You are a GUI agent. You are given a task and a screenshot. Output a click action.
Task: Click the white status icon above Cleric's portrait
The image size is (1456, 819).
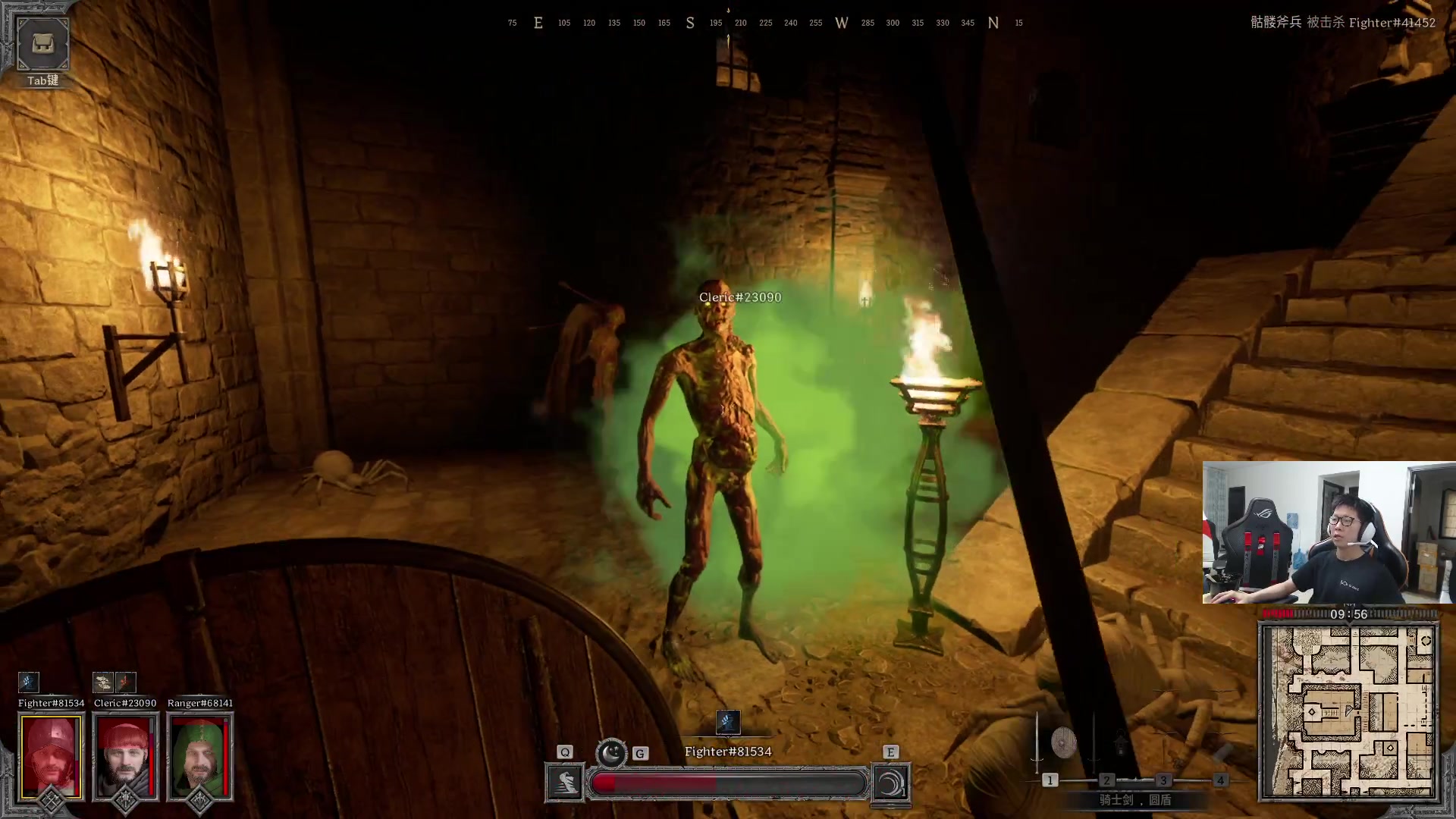[x=103, y=682]
